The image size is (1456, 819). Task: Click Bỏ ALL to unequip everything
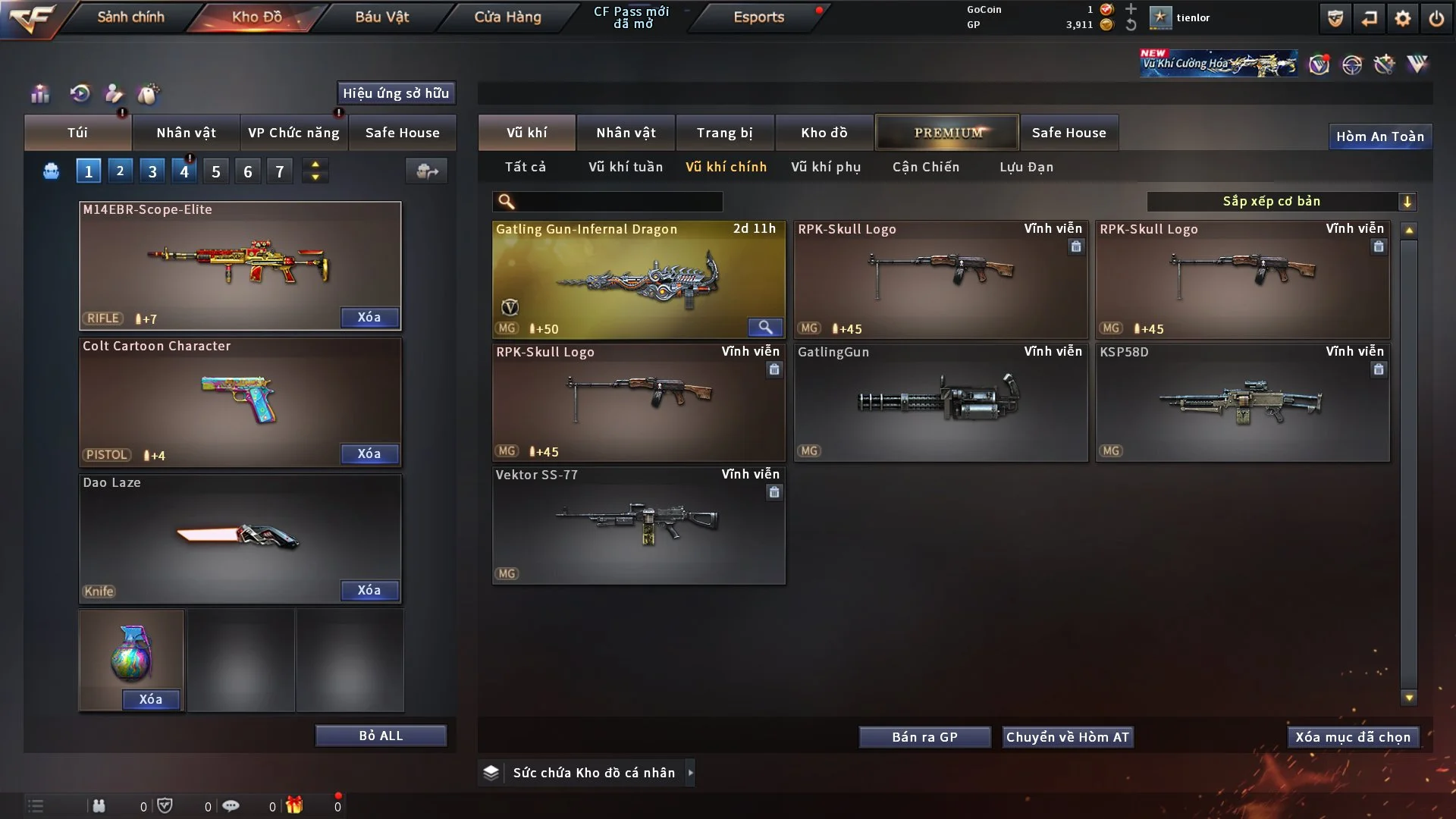coord(381,736)
